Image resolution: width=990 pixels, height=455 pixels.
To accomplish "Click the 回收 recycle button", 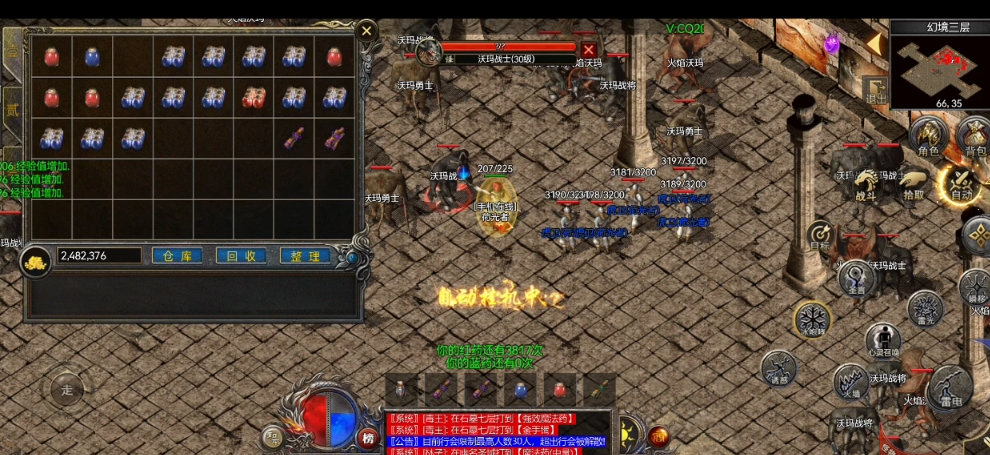I will coord(241,256).
